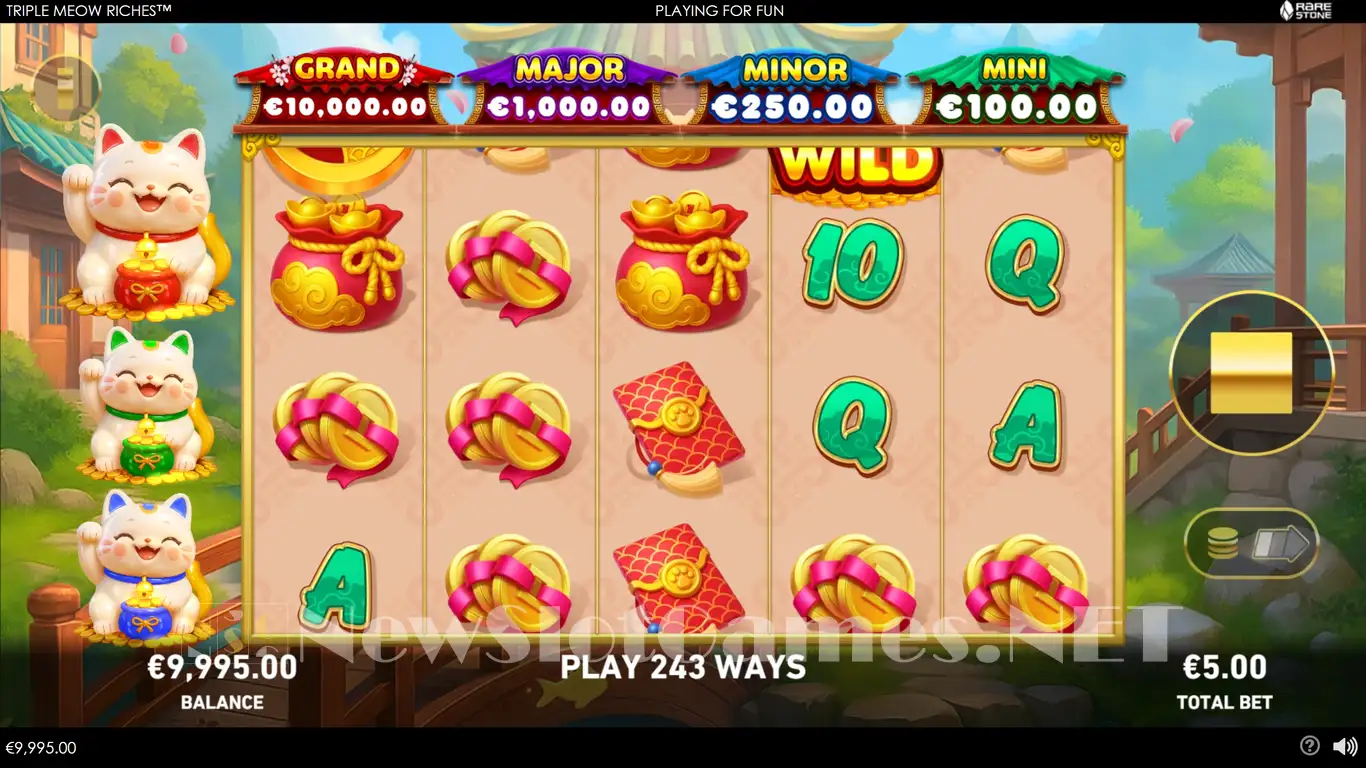Screen dimensions: 1366x768
Task: Open the bet and autoplay options pill
Action: pos(1252,545)
